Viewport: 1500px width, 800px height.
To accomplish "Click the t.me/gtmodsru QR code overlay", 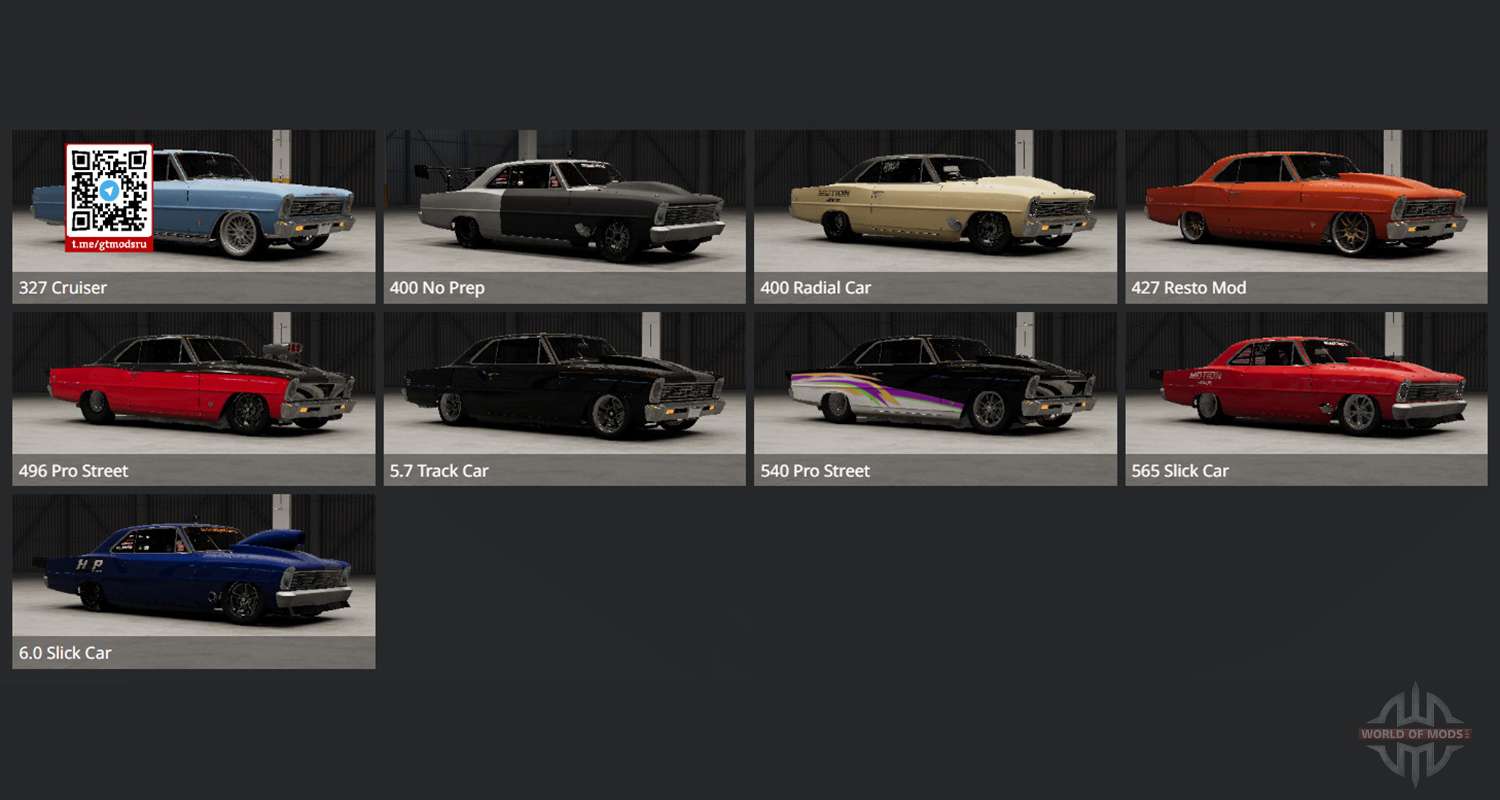I will click(109, 197).
